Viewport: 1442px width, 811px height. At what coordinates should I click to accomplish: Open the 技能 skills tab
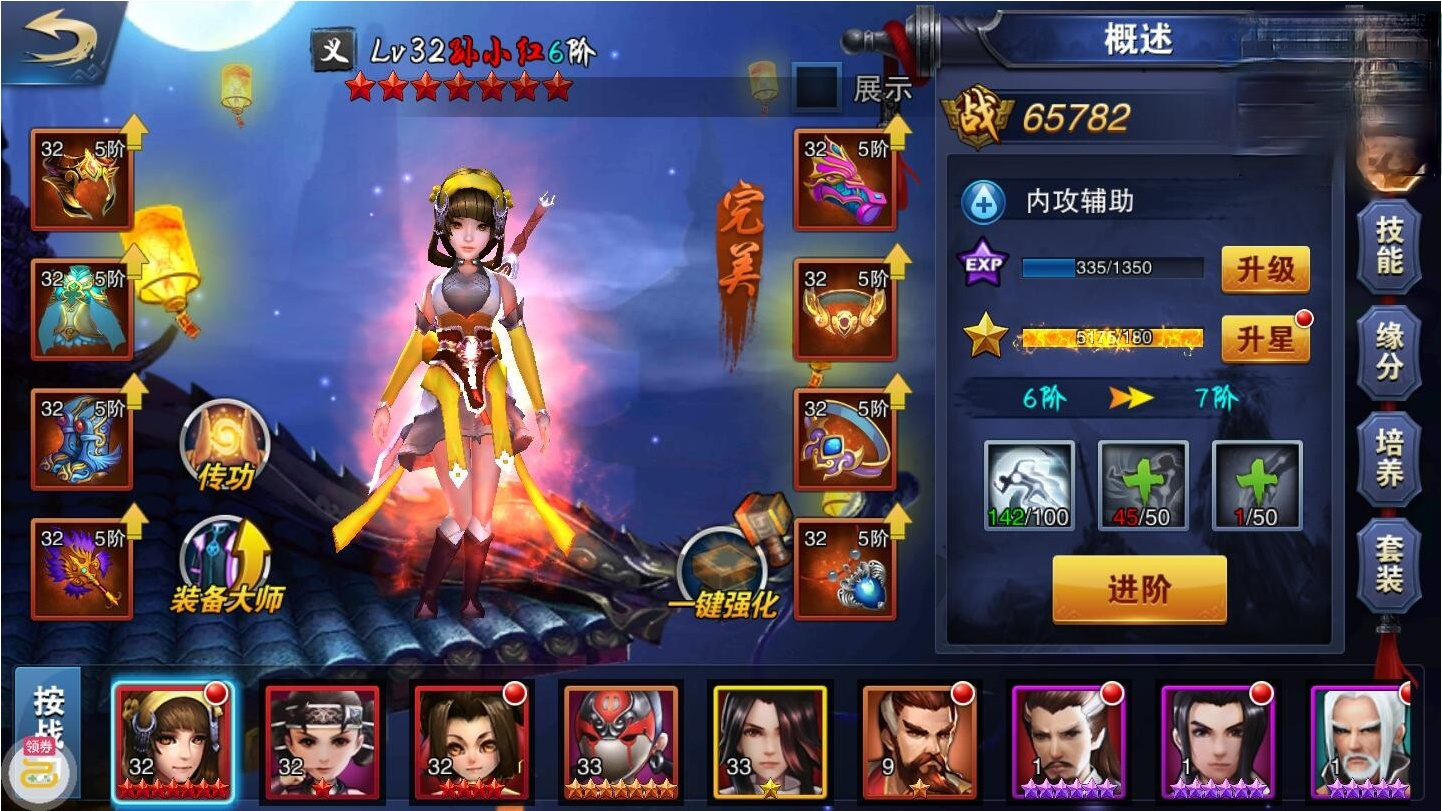click(1389, 245)
